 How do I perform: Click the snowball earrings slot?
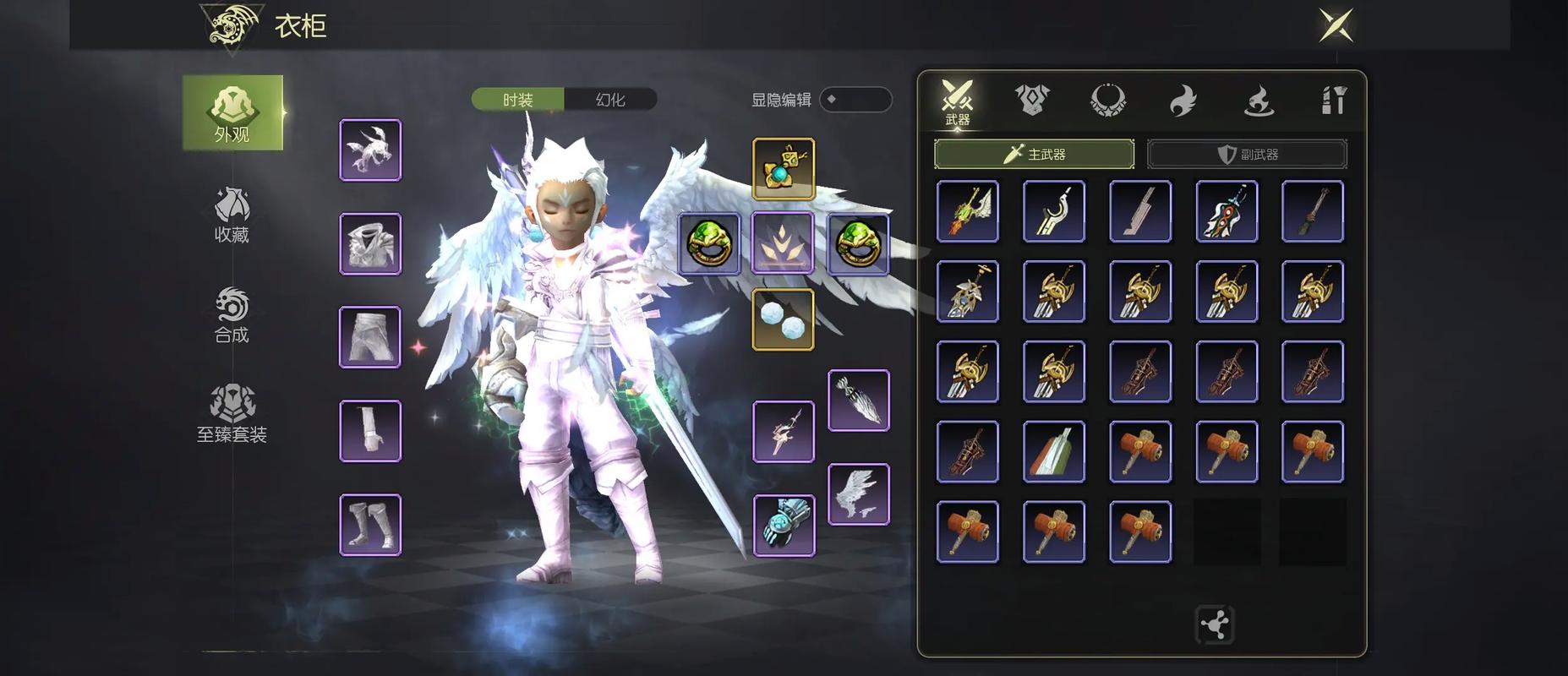(x=784, y=319)
